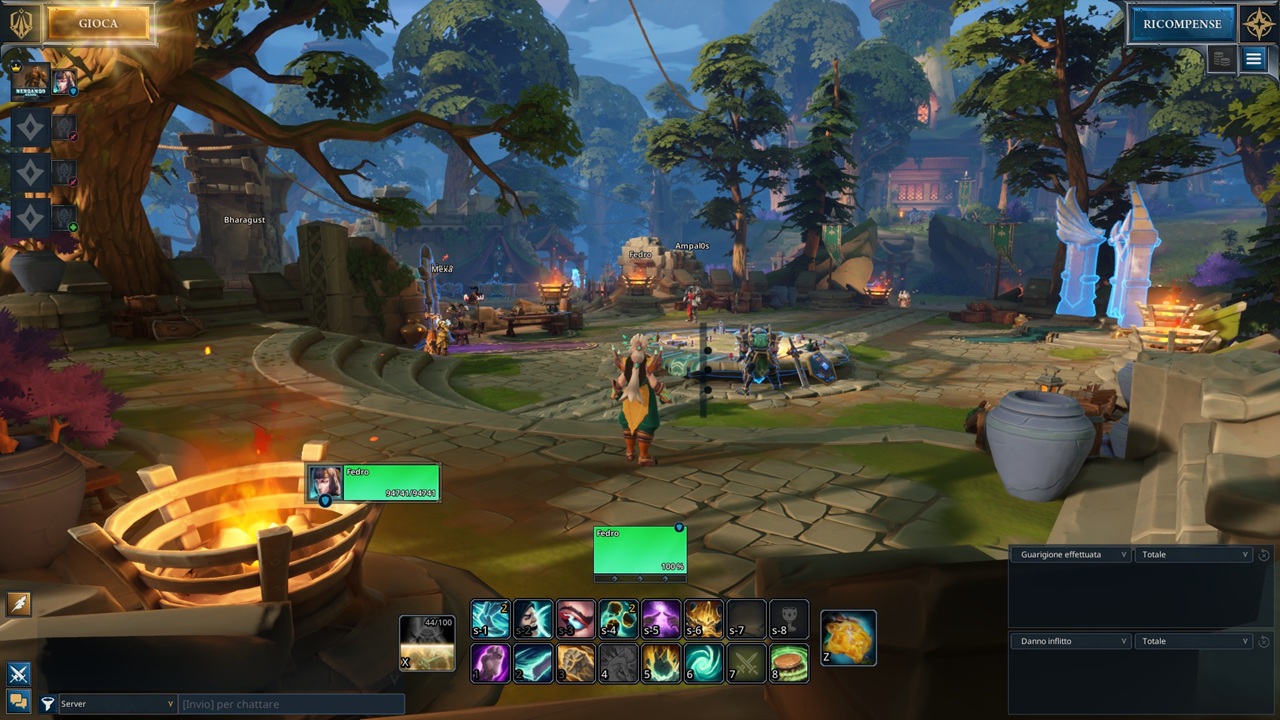
Task: Activate the purple fist ability in slot 1
Action: click(x=490, y=663)
